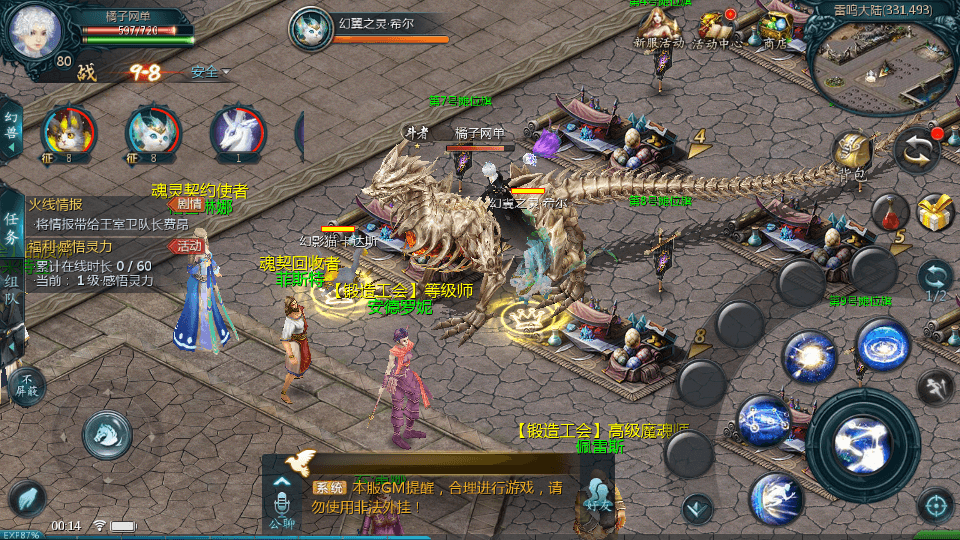Select the first yellow cat pet portrait

[x=68, y=134]
